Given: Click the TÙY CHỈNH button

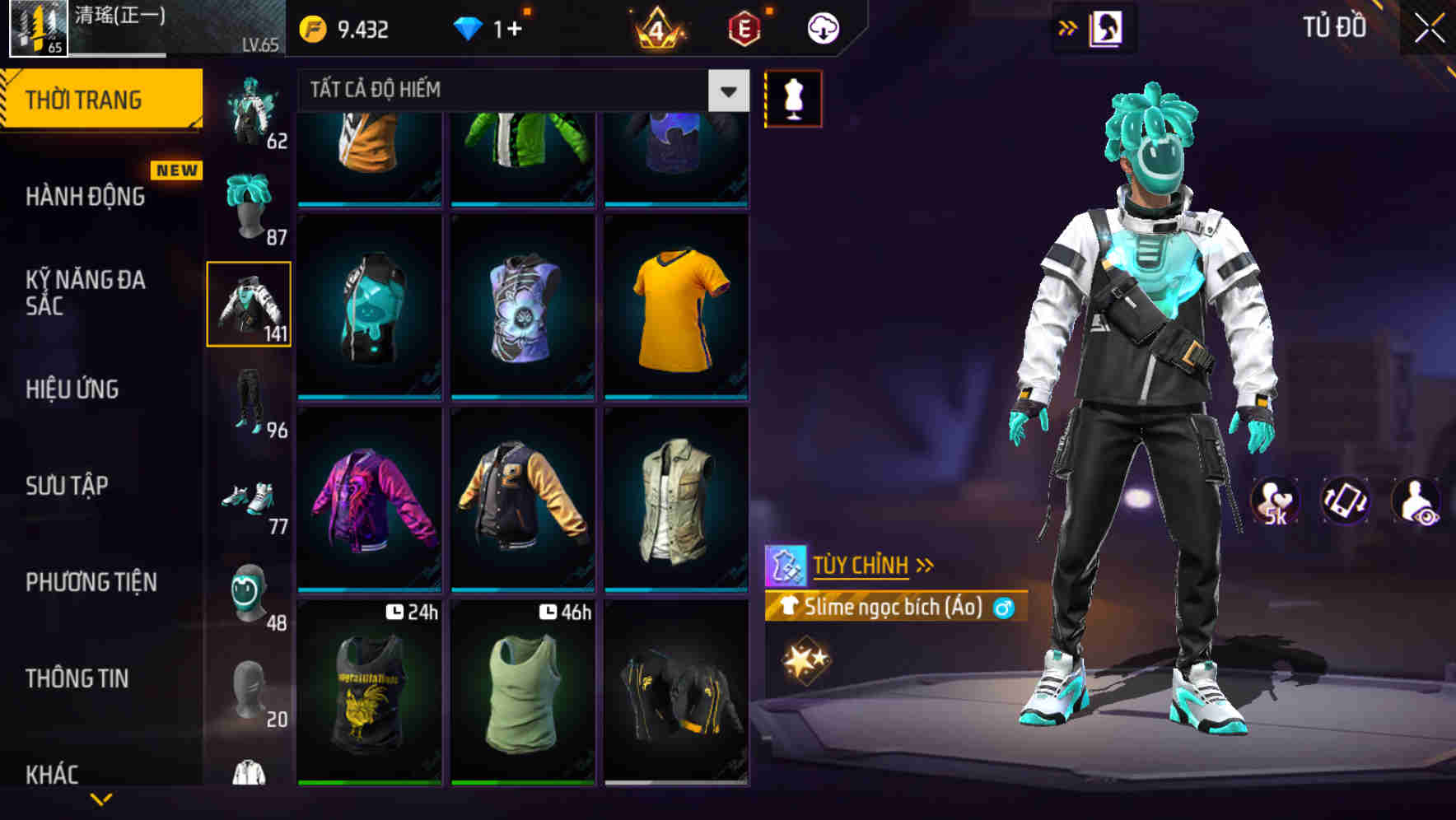Looking at the screenshot, I should point(863,565).
